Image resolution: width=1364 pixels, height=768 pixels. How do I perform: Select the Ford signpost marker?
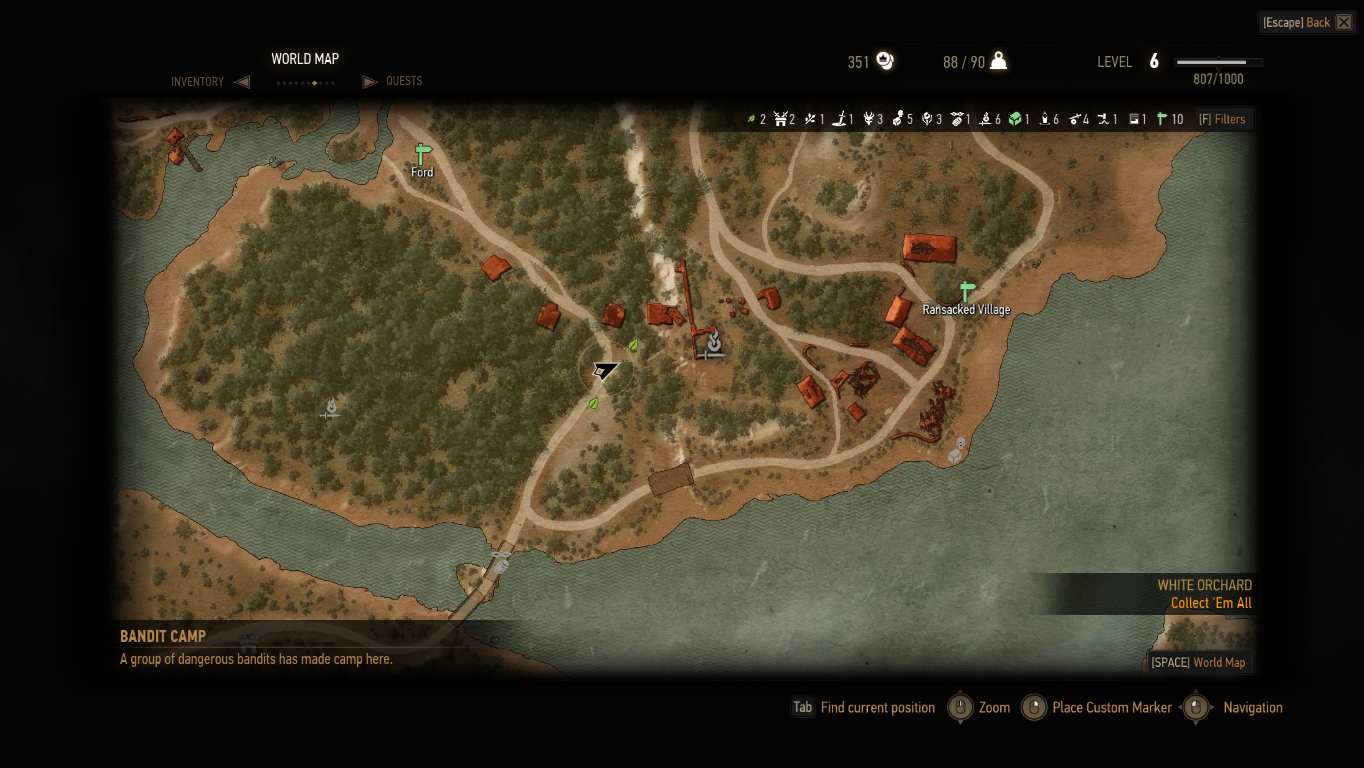click(x=422, y=155)
